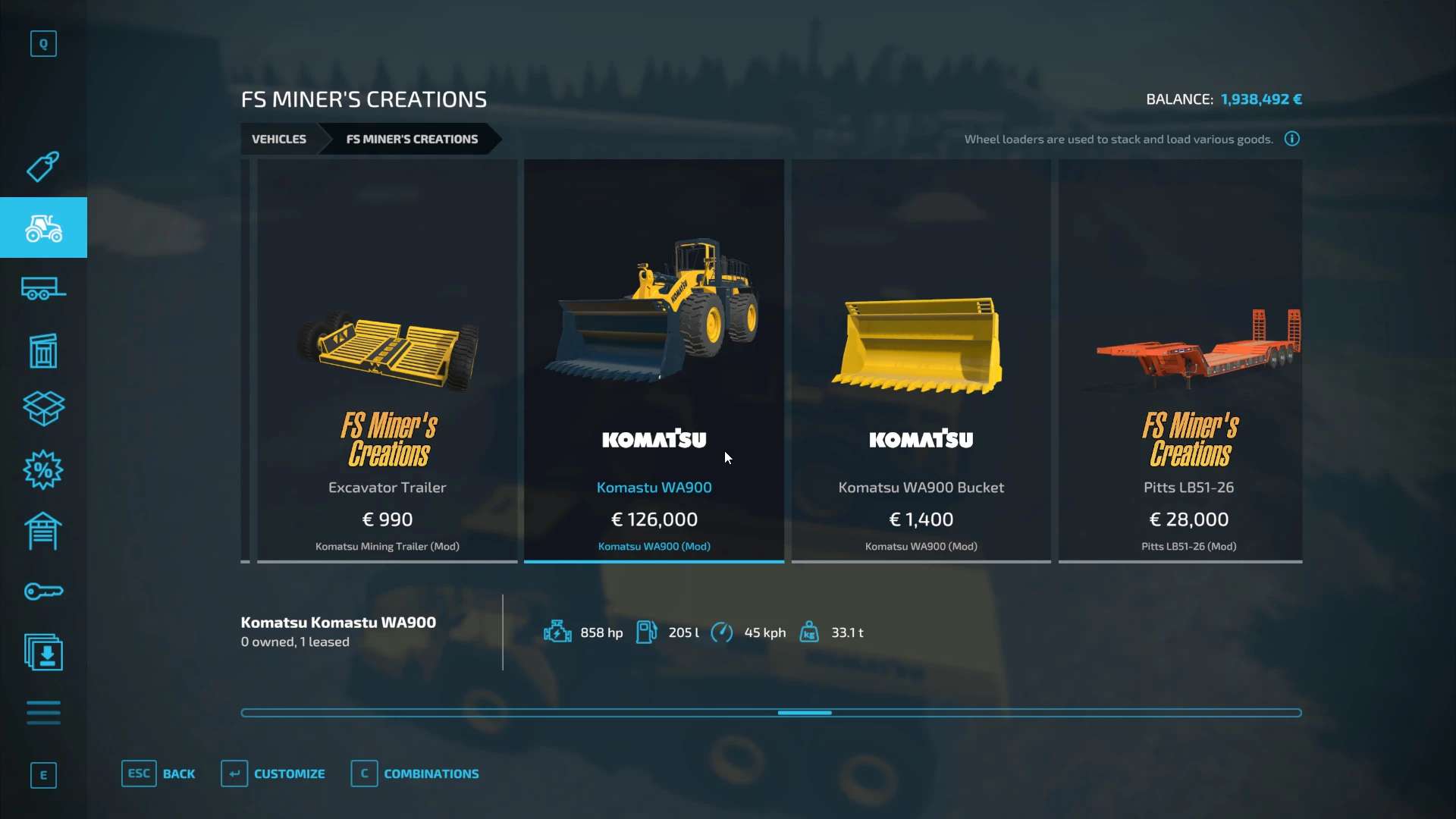Open the trailer tools category in sidebar
This screenshot has height=819, width=1456.
coord(43,289)
